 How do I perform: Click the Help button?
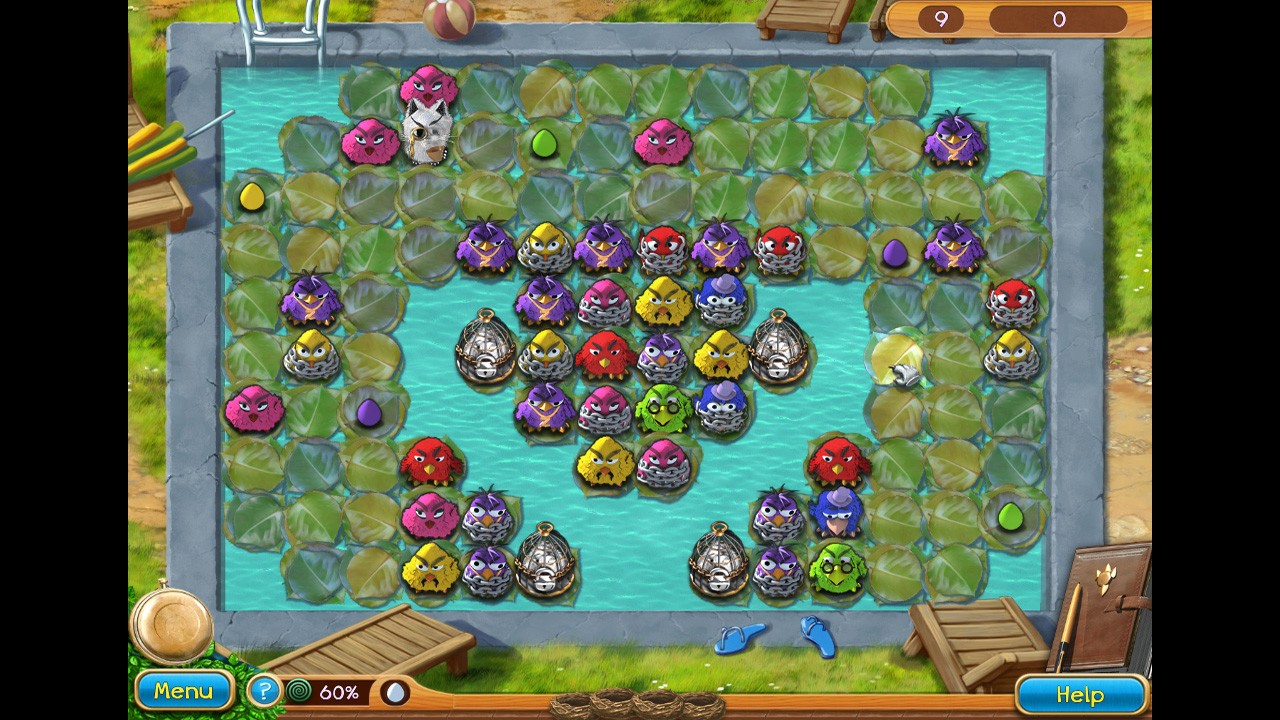1080,695
